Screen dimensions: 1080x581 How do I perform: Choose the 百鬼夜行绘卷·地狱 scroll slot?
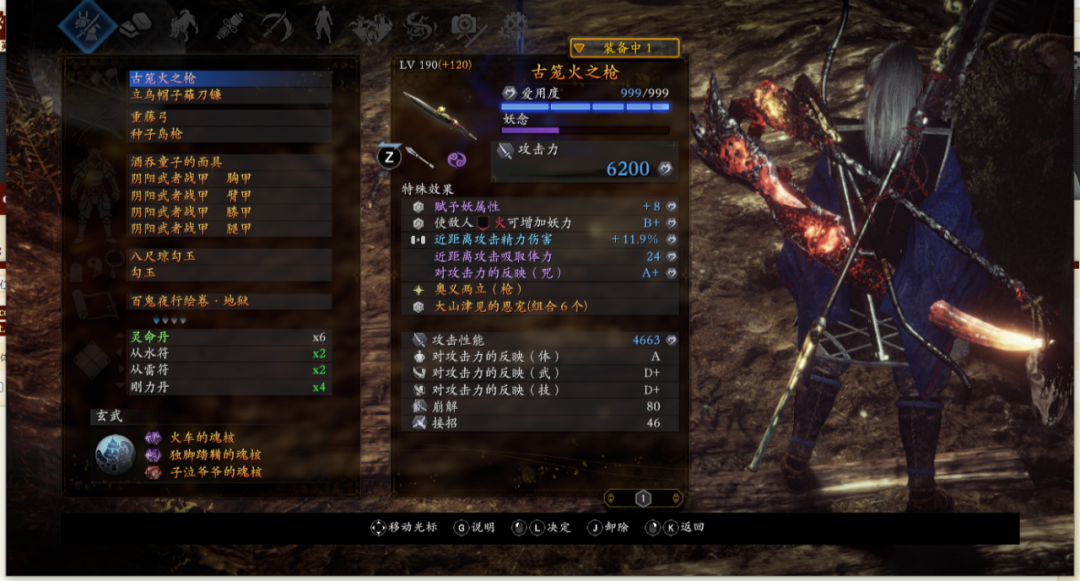(x=230, y=301)
